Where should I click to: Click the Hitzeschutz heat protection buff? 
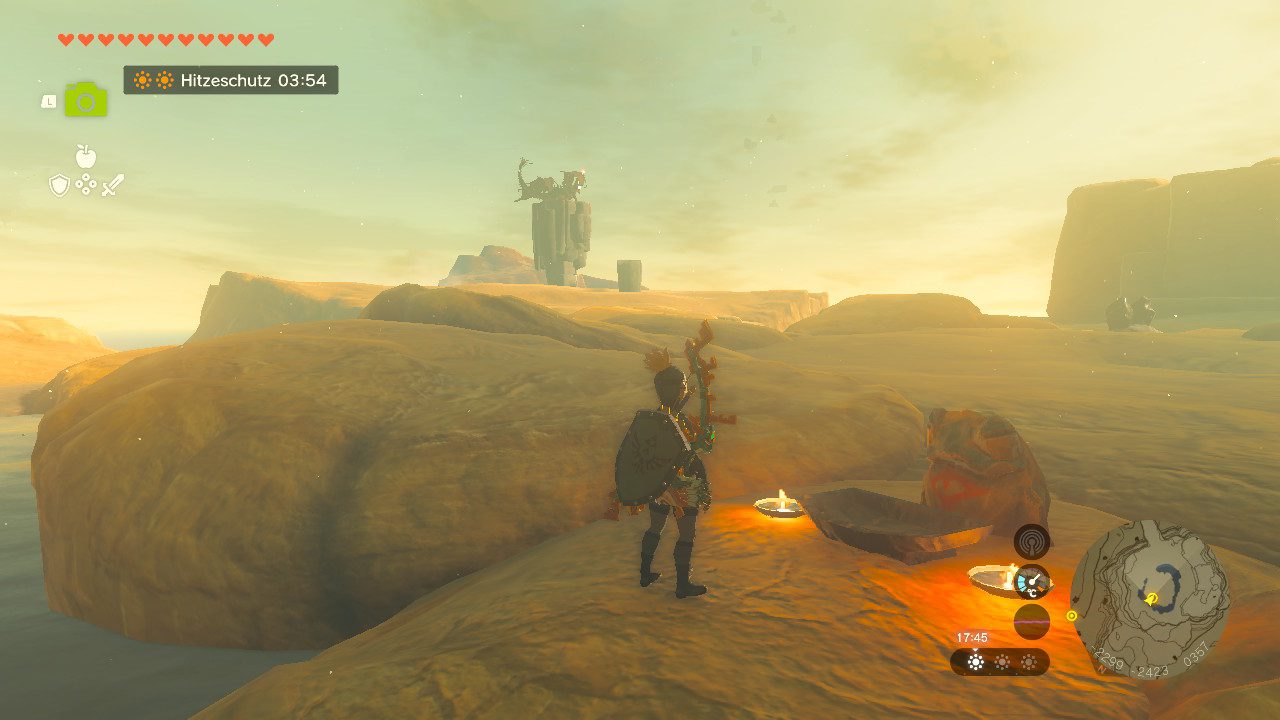[x=231, y=80]
